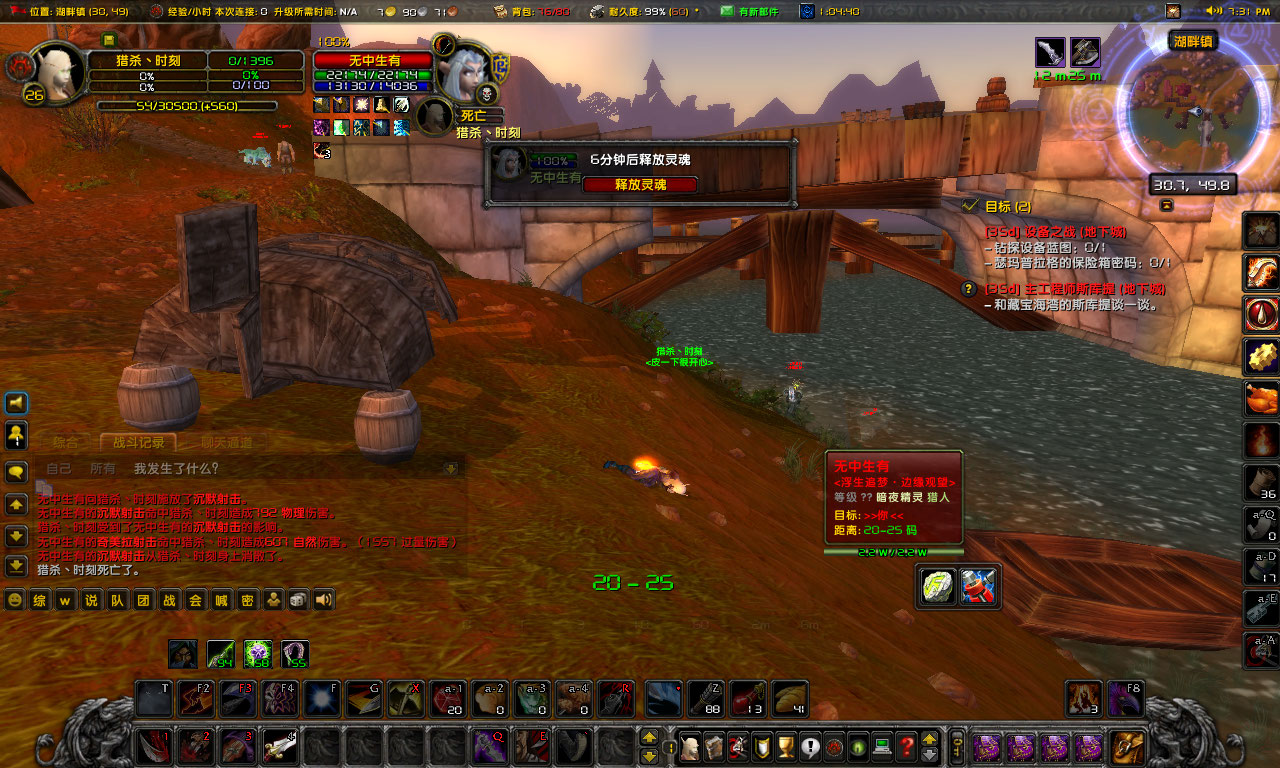Click the dropdown arrow at right of chat input
The height and width of the screenshot is (768, 1280).
click(449, 468)
